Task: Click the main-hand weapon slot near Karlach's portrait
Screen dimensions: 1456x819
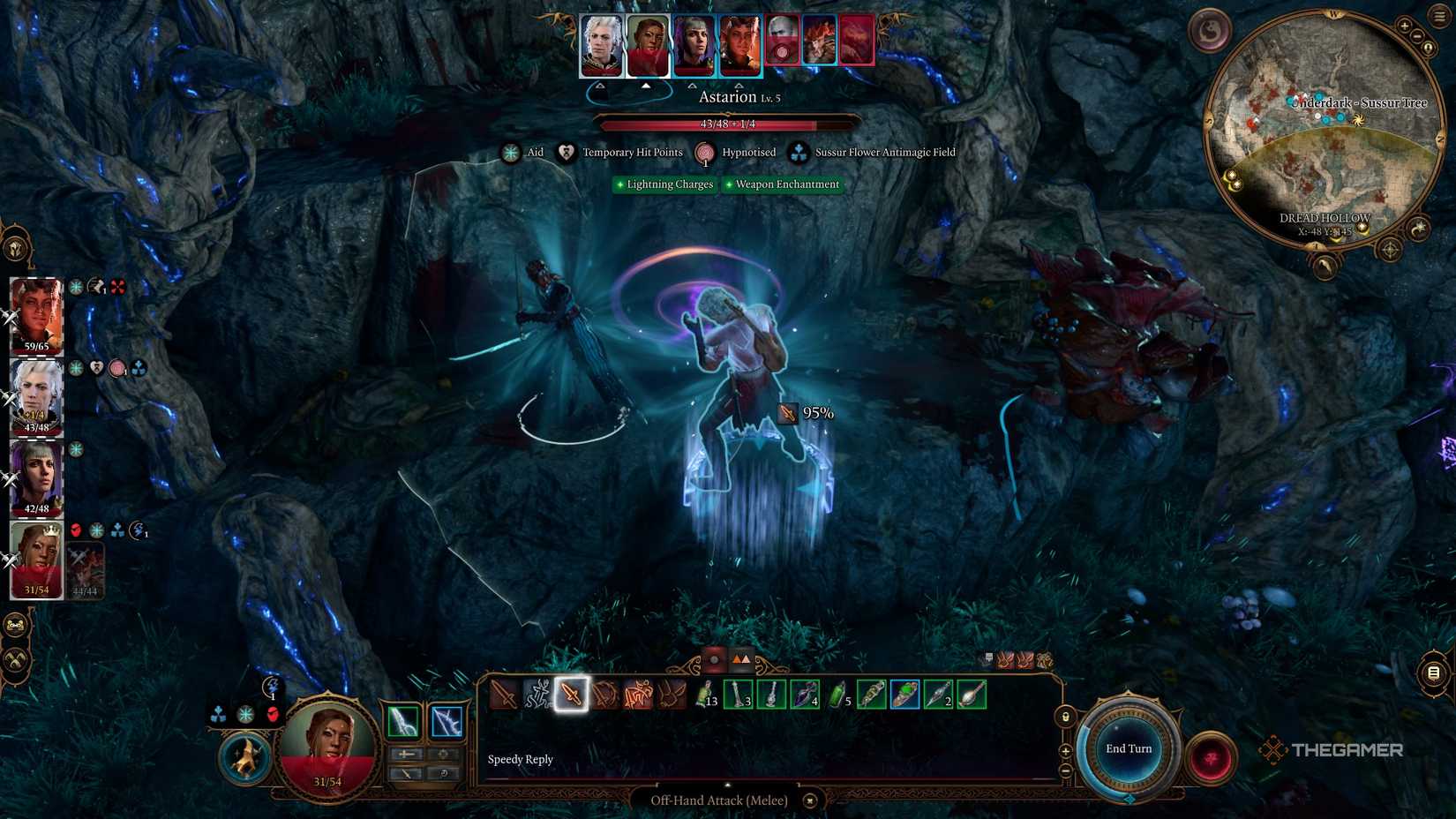Action: click(x=402, y=719)
